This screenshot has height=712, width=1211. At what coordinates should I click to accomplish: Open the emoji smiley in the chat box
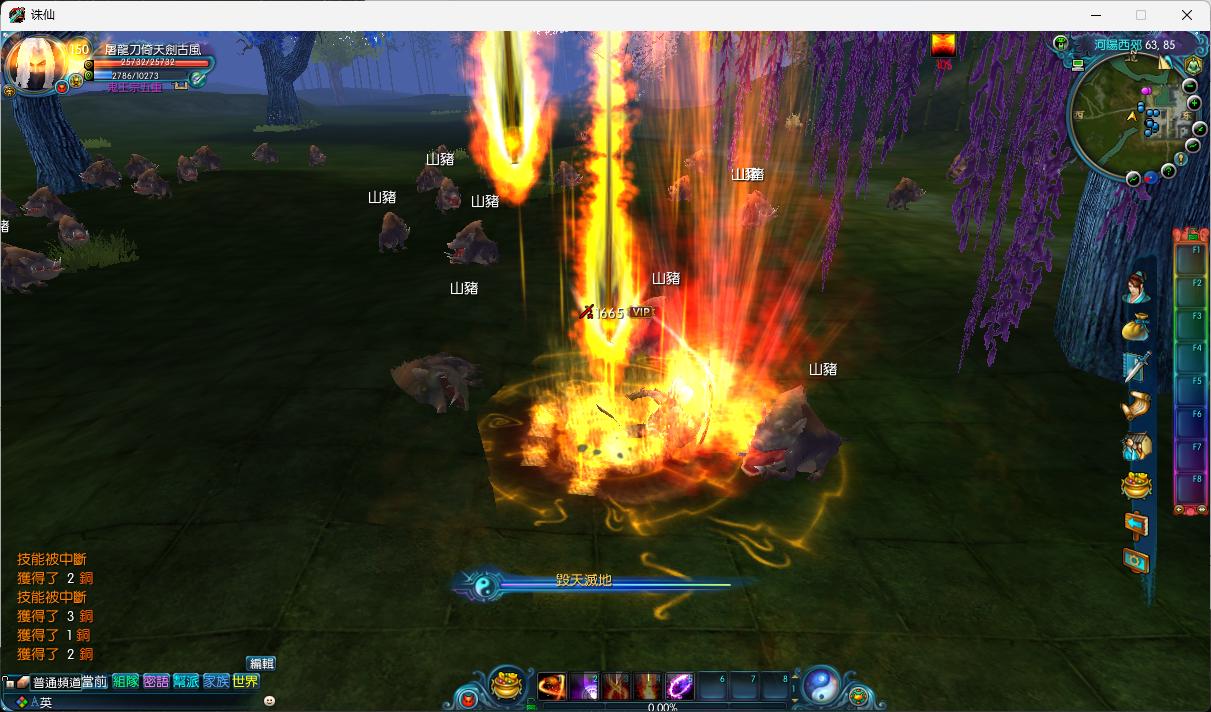(x=269, y=702)
